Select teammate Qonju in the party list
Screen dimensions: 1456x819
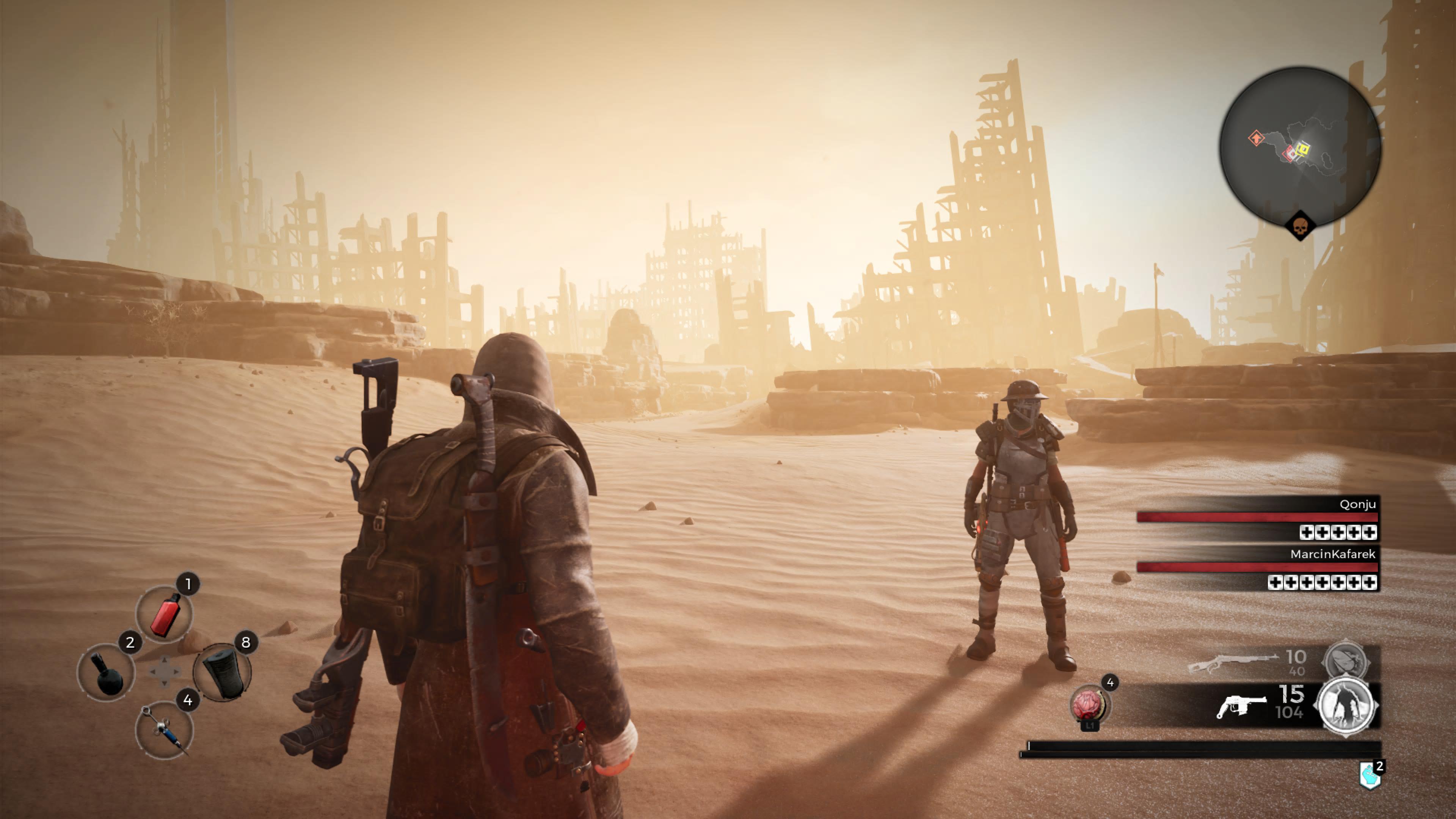[1357, 504]
